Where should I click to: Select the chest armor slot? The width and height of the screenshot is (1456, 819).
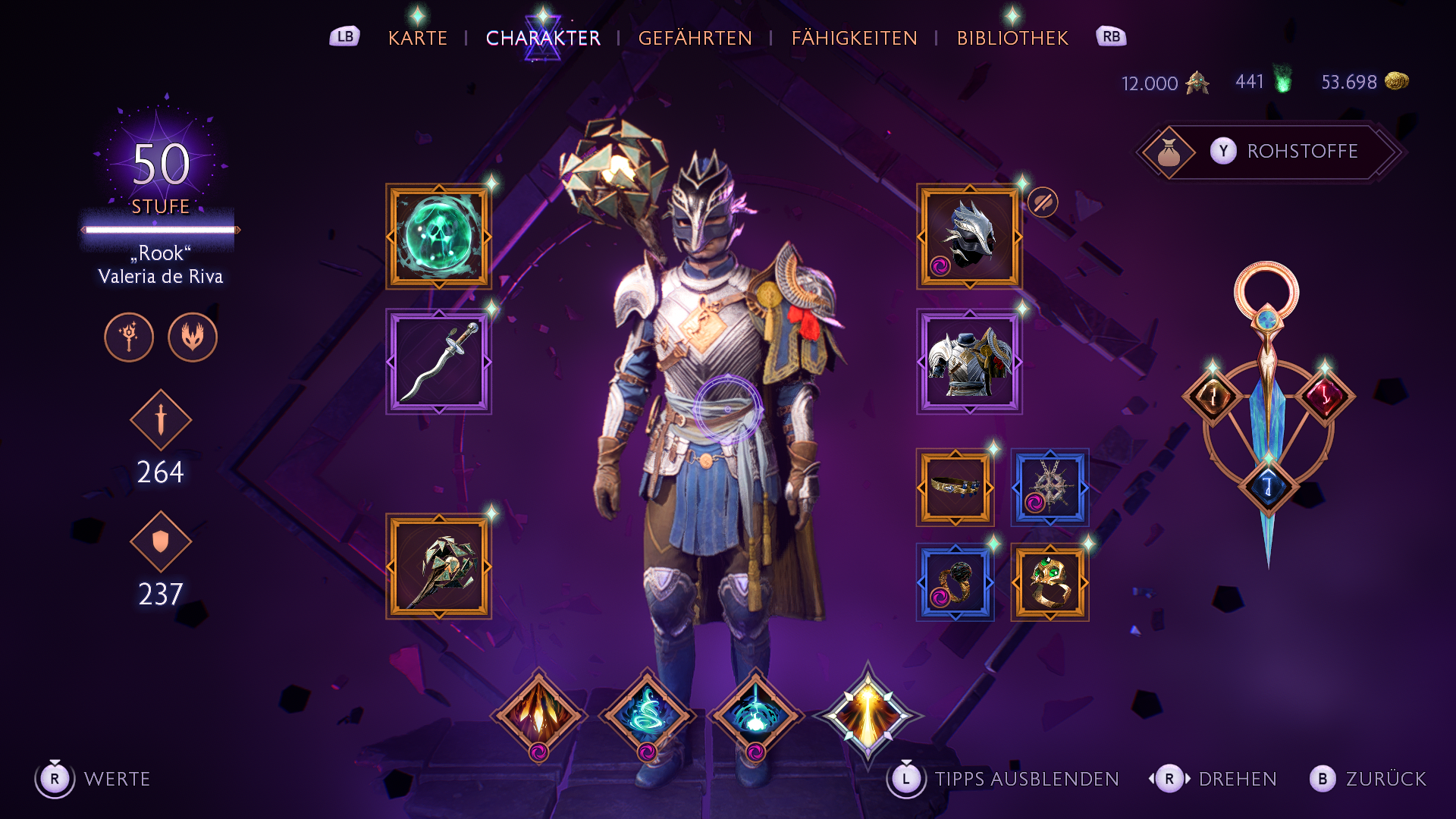pyautogui.click(x=969, y=362)
